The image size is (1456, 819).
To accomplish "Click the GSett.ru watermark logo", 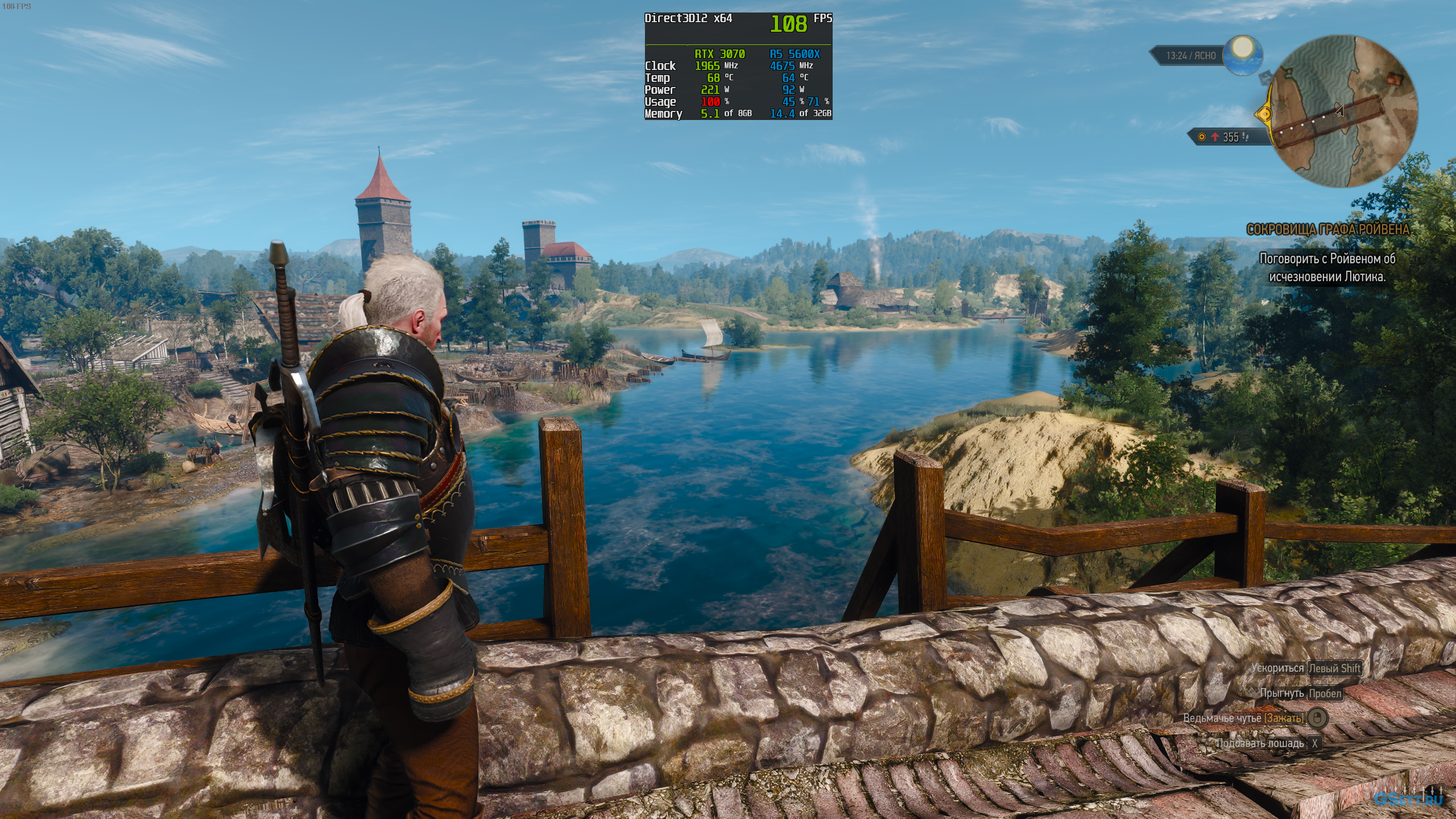I will (1408, 799).
